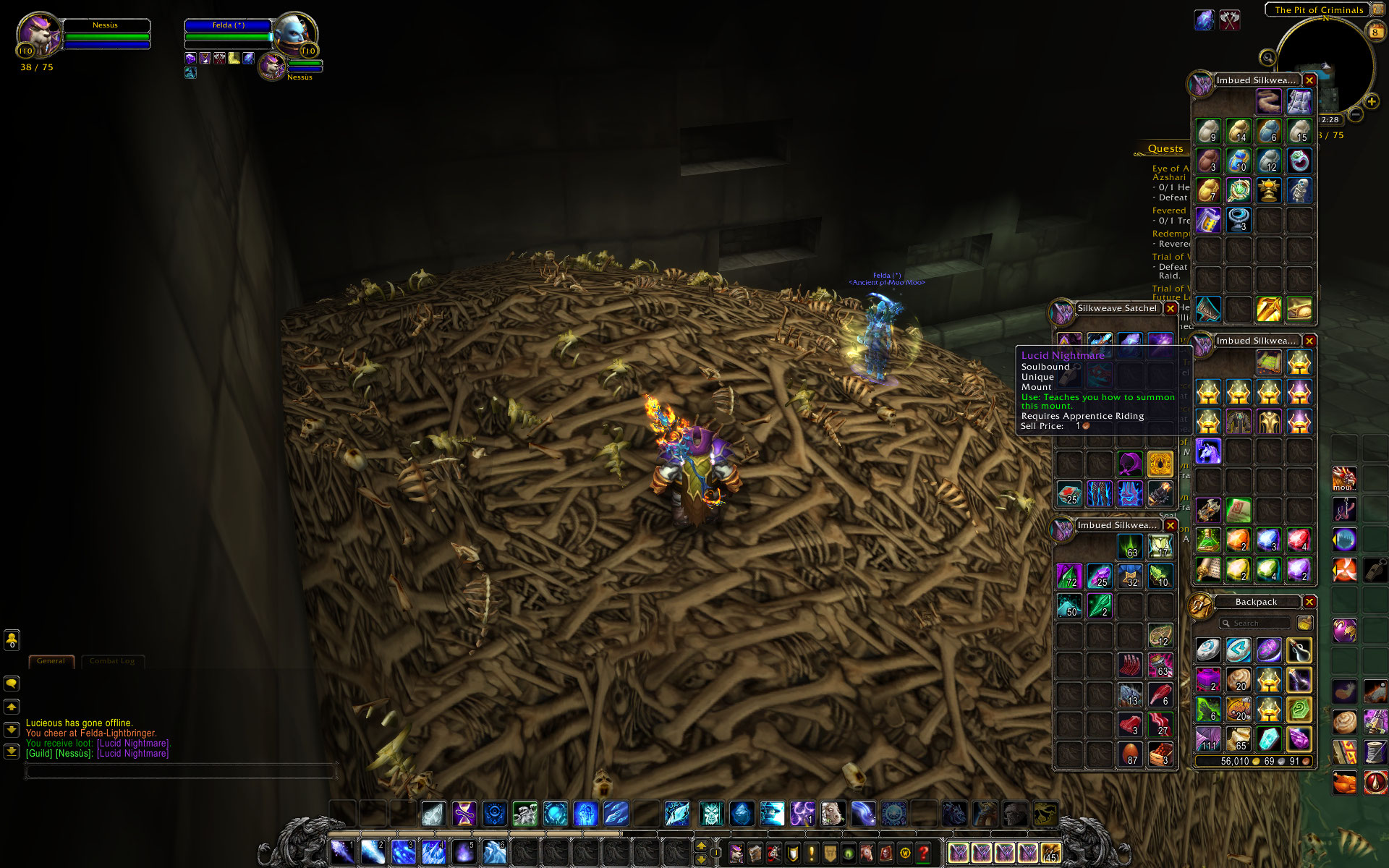Click the crossed axes icon near the minimap

pyautogui.click(x=1229, y=20)
